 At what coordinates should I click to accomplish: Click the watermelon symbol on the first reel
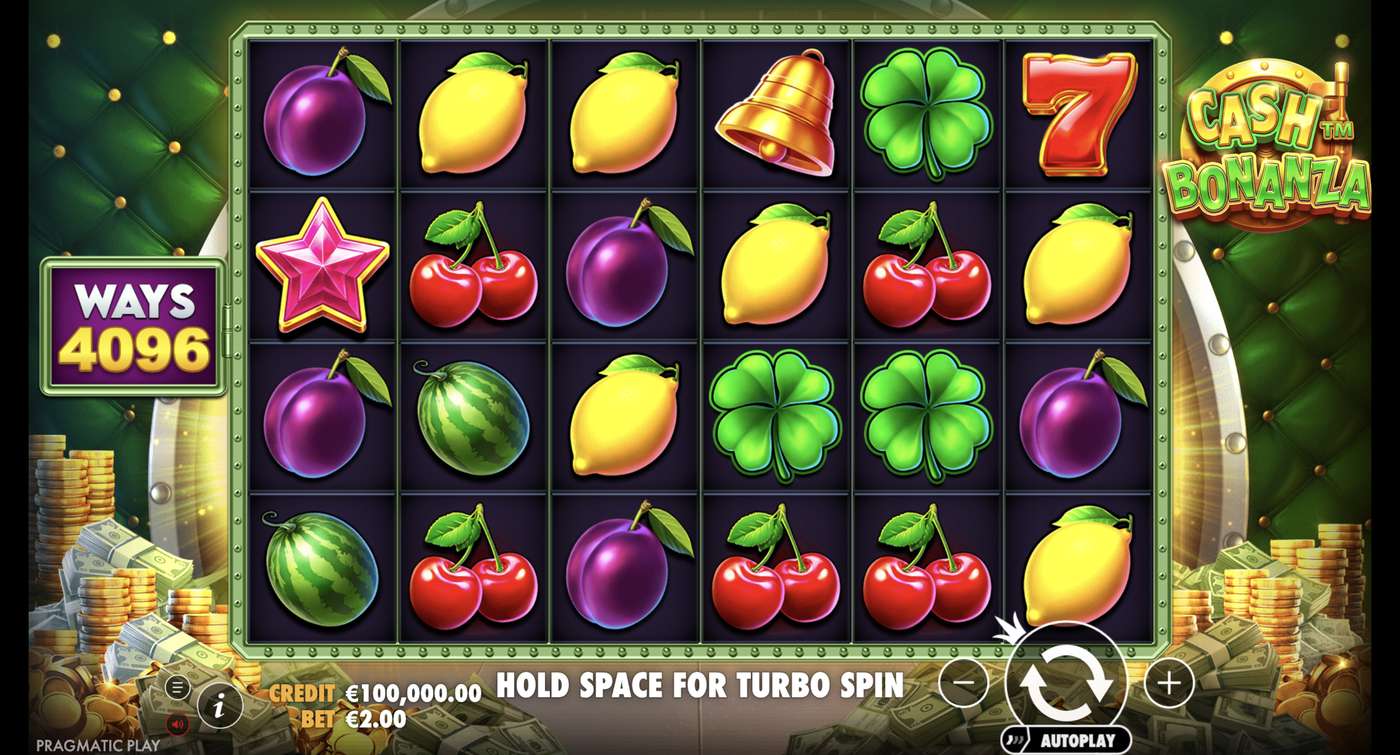pos(322,570)
